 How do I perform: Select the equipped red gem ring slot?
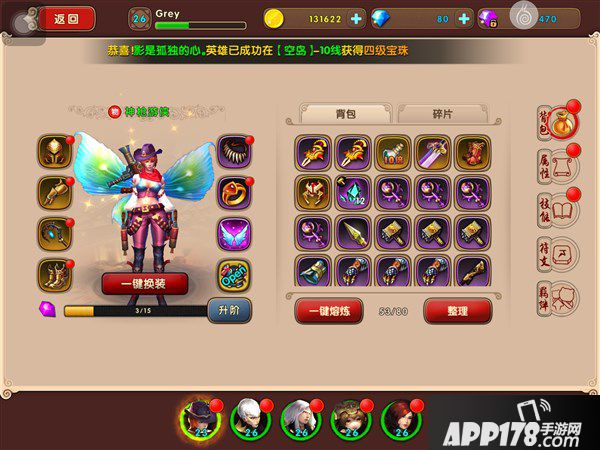234,192
